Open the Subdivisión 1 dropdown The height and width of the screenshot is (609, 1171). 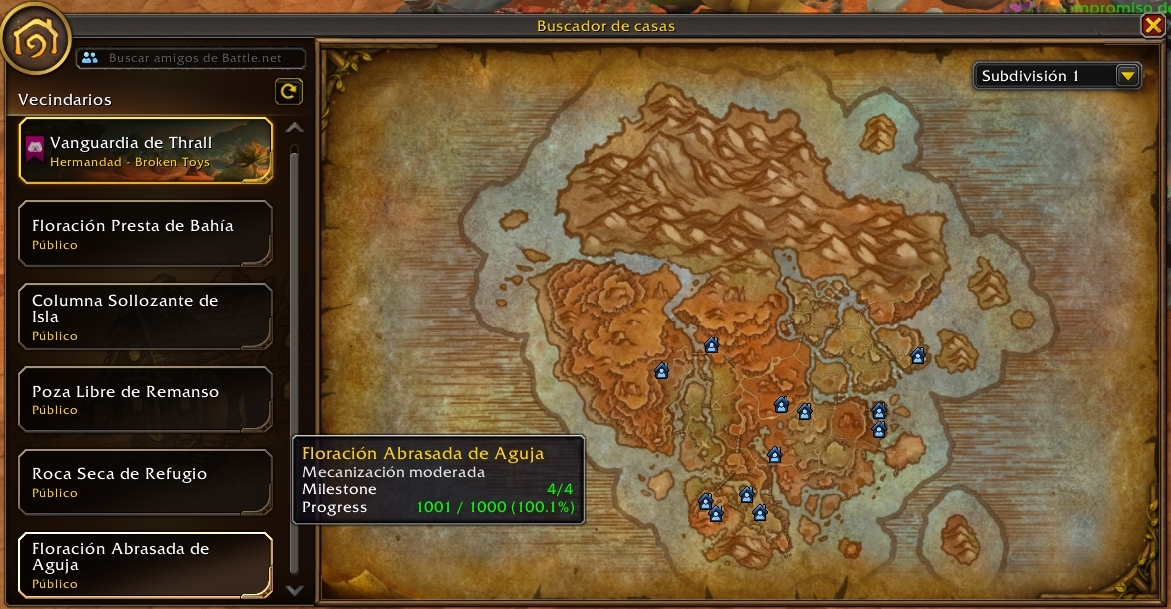tap(1128, 76)
